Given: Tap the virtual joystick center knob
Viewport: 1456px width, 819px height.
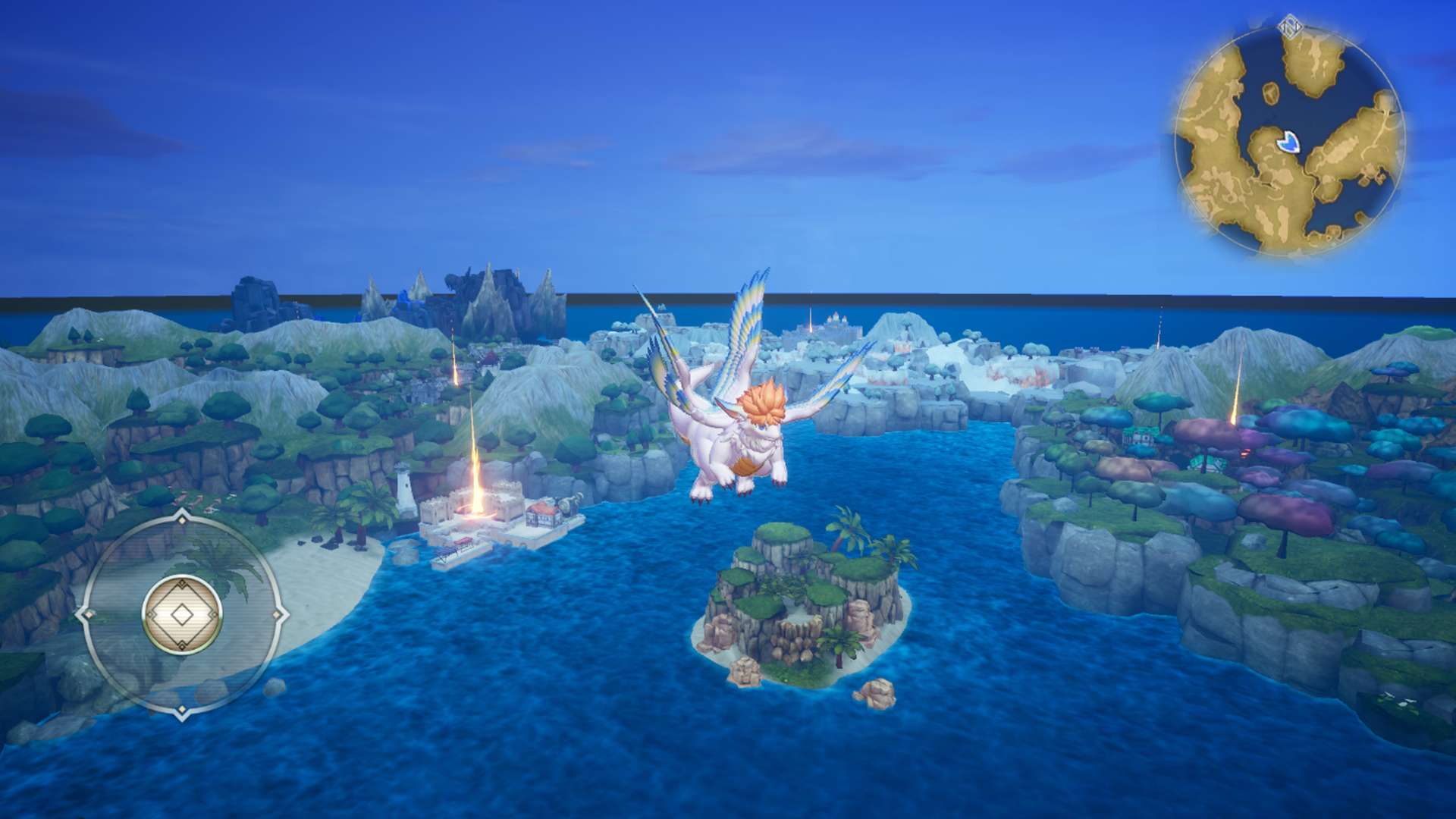Looking at the screenshot, I should pos(182,614).
